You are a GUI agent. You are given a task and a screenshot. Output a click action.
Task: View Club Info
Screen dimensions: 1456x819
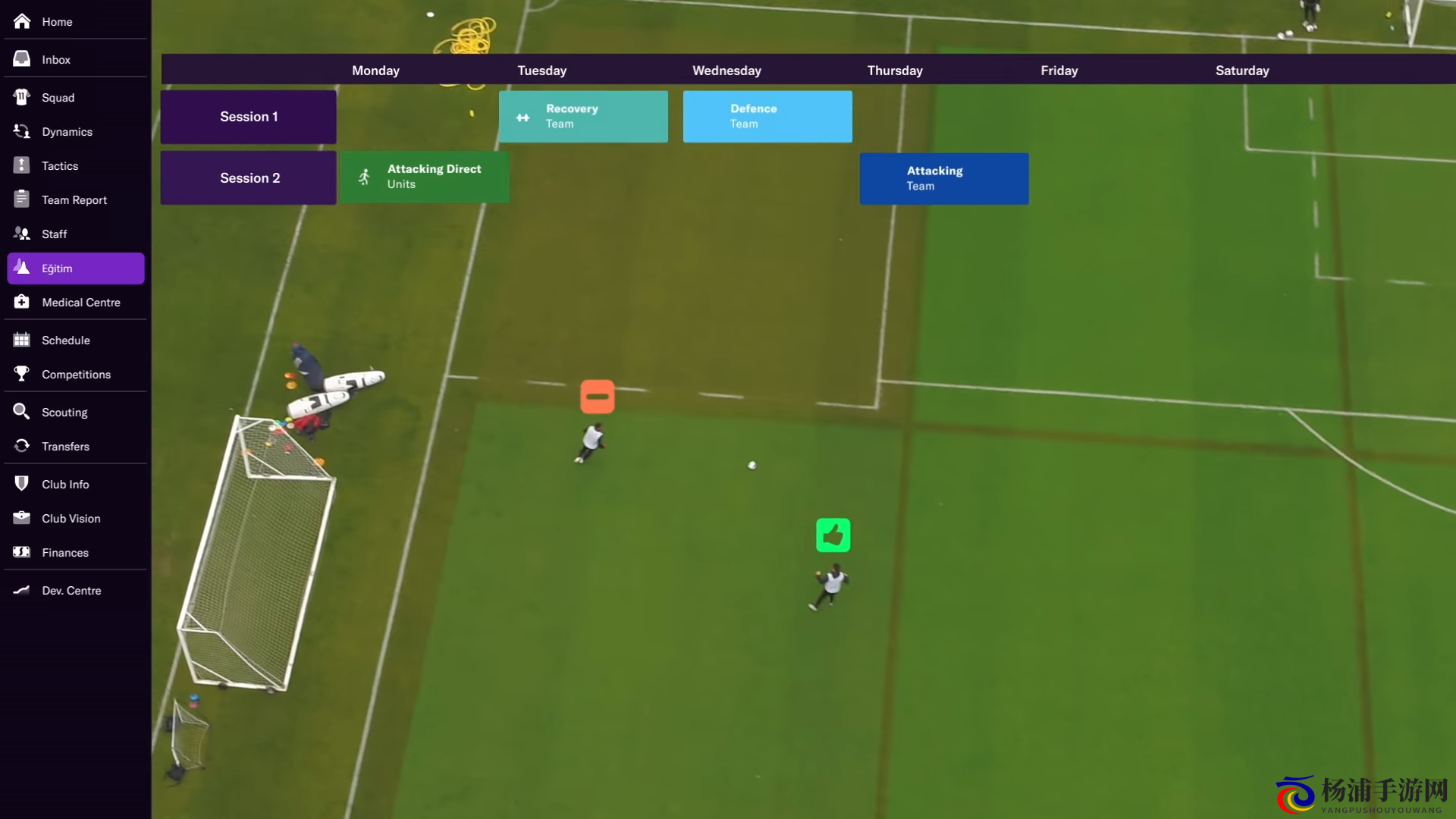[65, 485]
